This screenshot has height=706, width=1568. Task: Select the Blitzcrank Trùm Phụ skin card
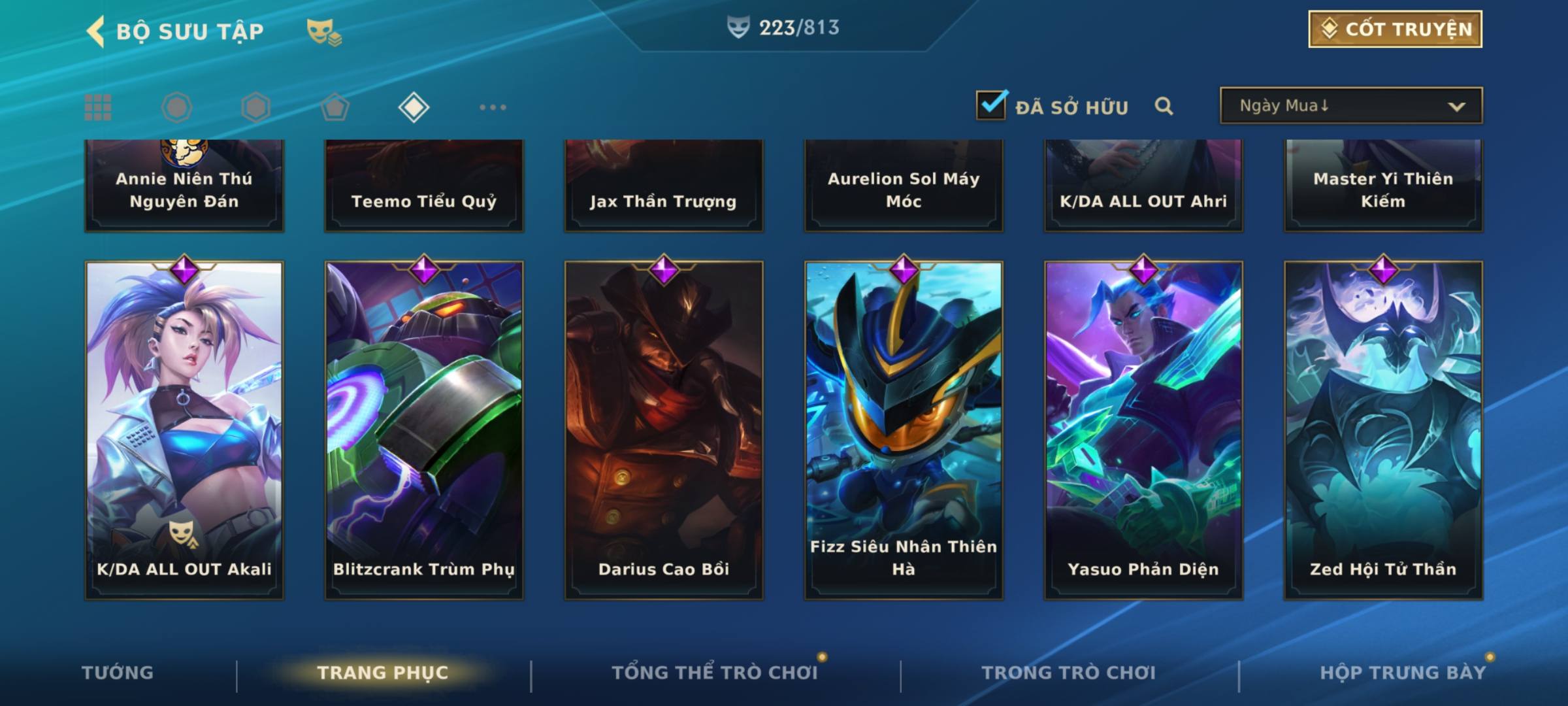tap(424, 430)
